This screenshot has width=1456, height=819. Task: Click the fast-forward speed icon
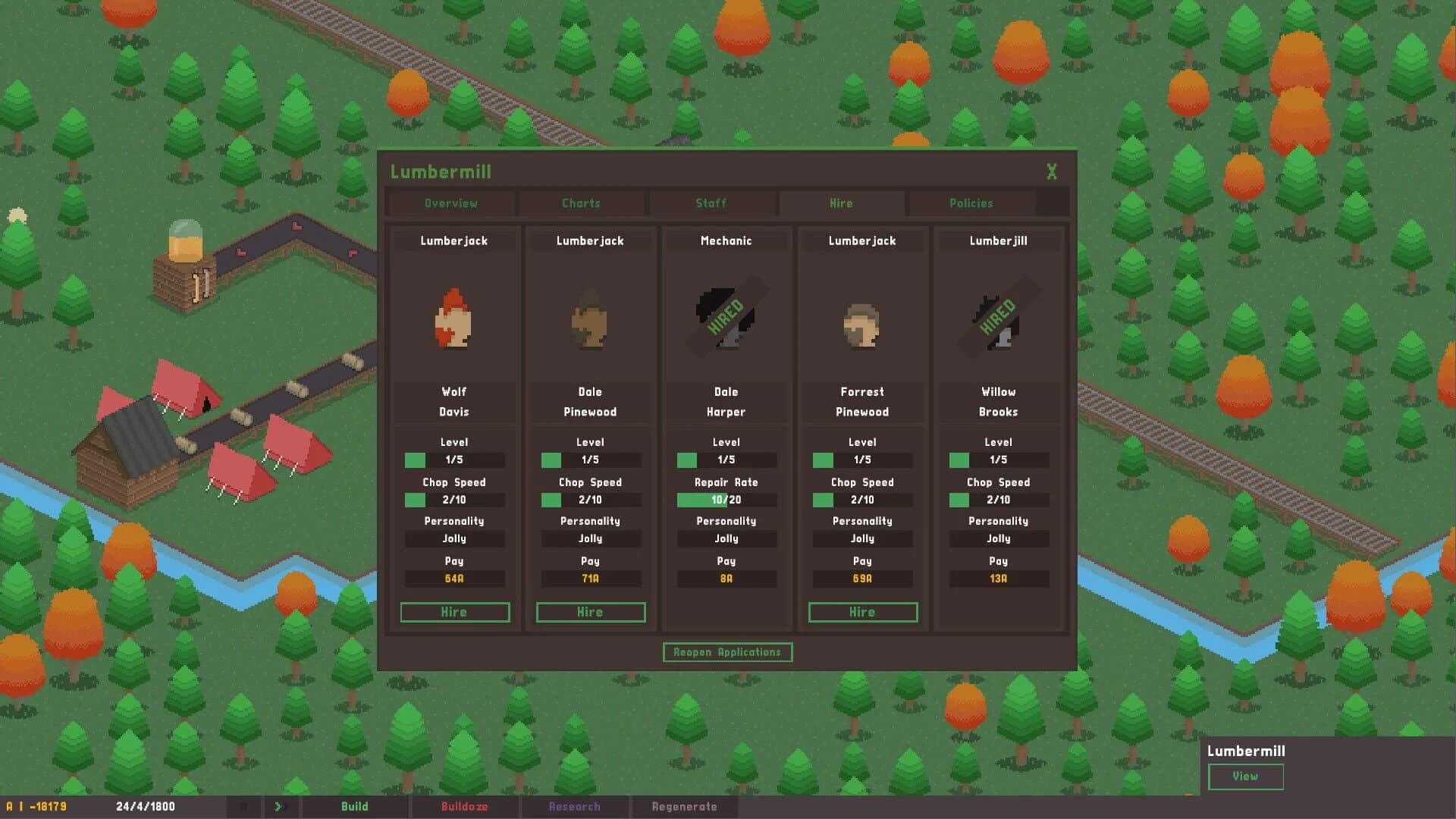tap(279, 806)
